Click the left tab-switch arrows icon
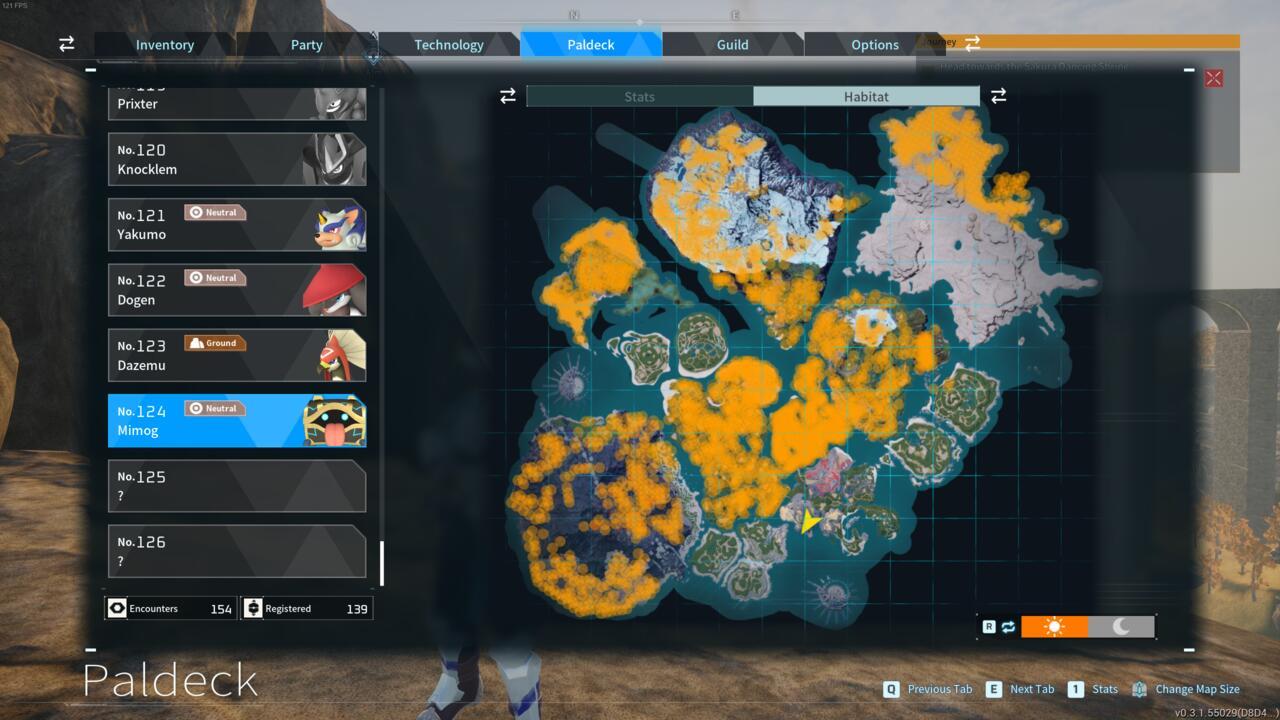Viewport: 1280px width, 720px height. click(x=507, y=96)
